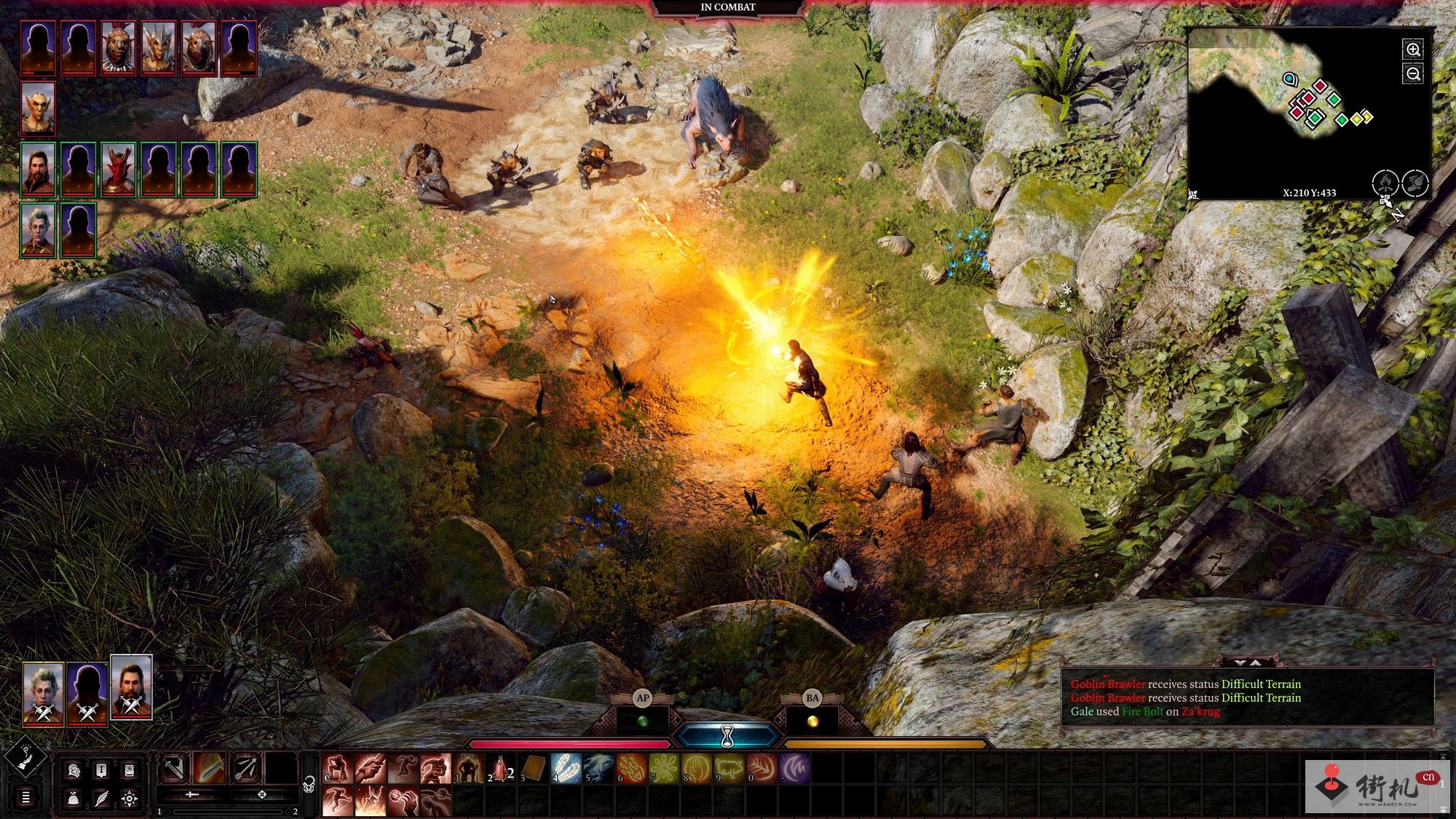Click the winged boot fast travel button

1415,182
